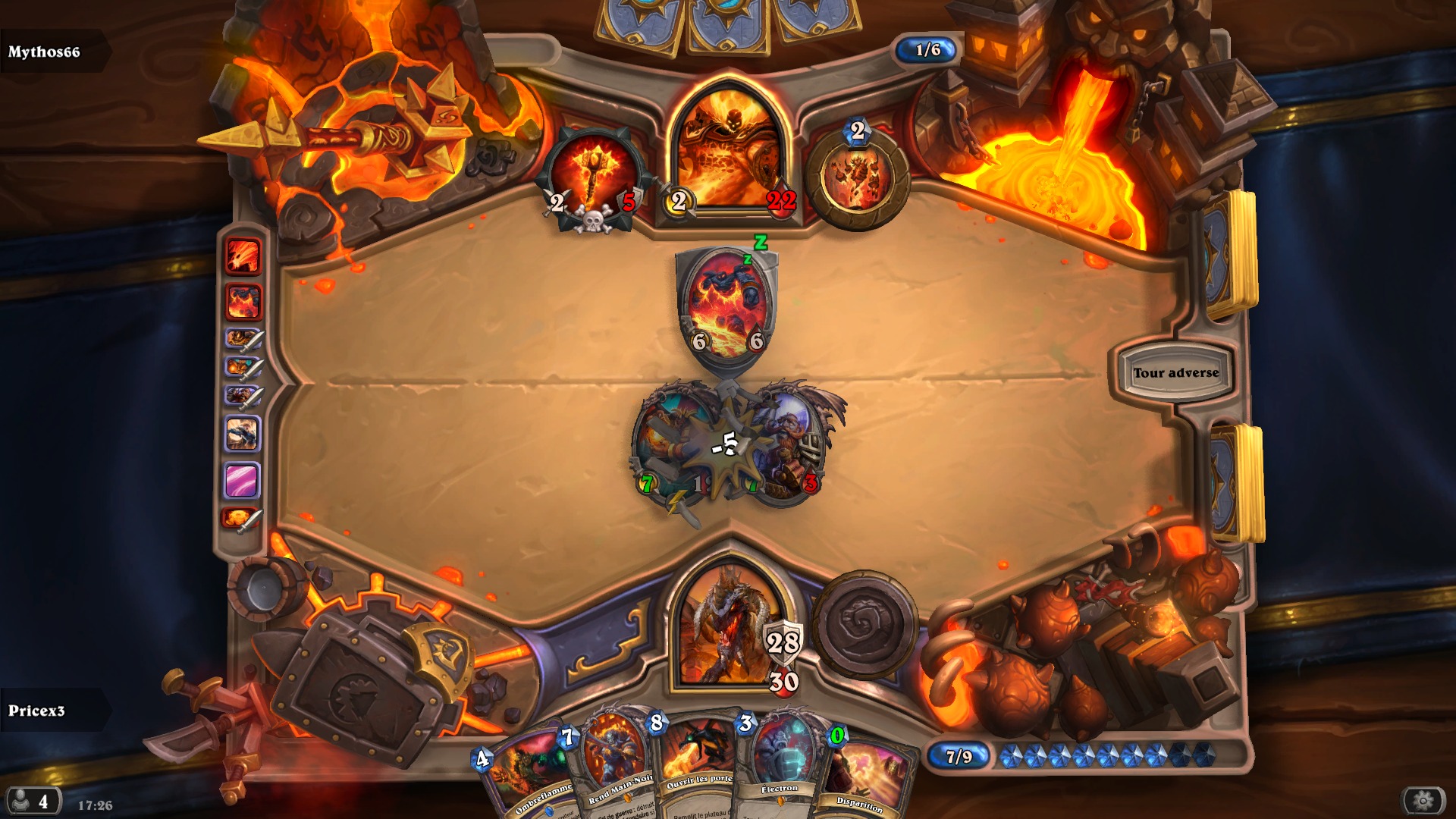The image size is (1456, 819).
Task: Select the opponent's 6/6 minion on board
Action: click(x=723, y=301)
